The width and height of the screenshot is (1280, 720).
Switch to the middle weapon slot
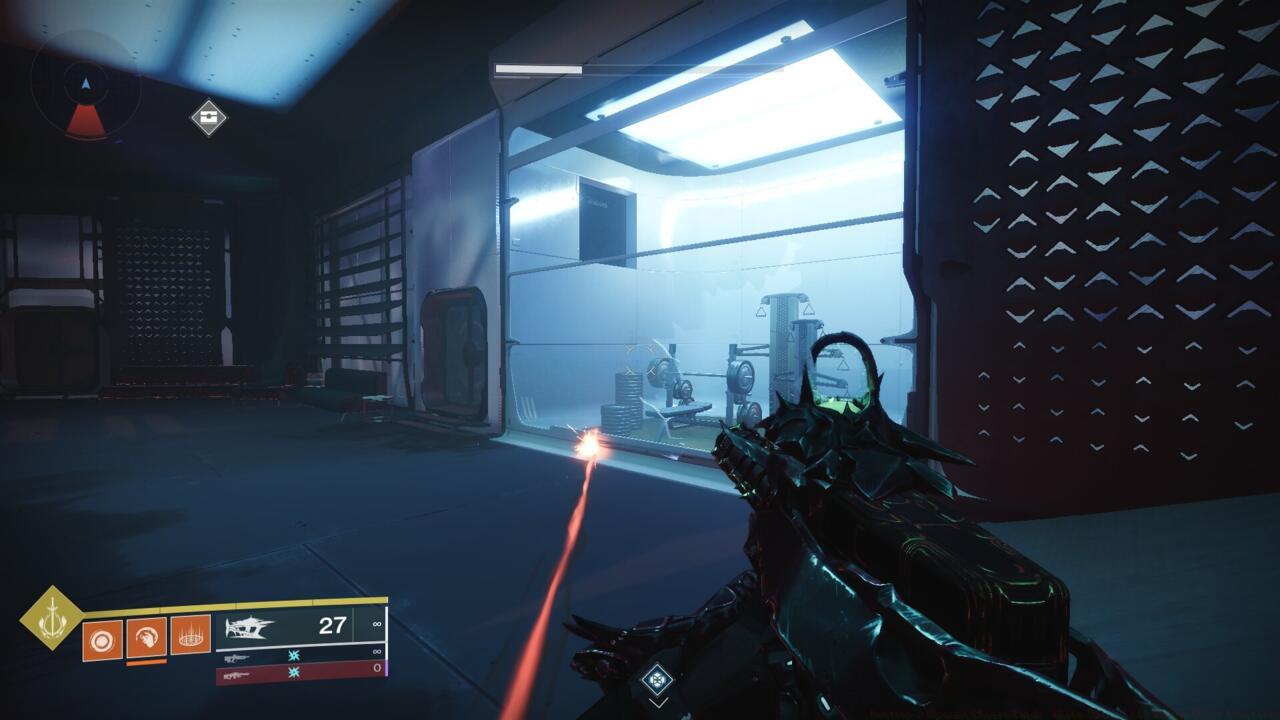(298, 656)
